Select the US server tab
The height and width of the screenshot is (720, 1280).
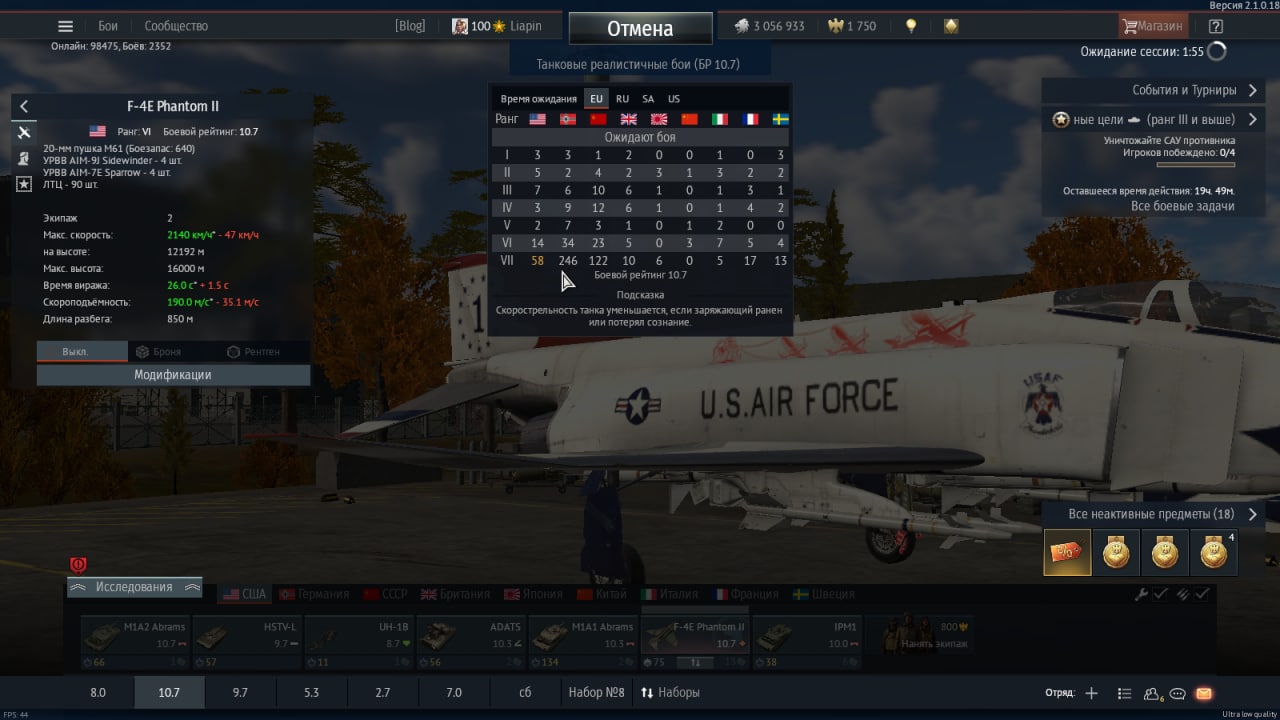point(674,99)
